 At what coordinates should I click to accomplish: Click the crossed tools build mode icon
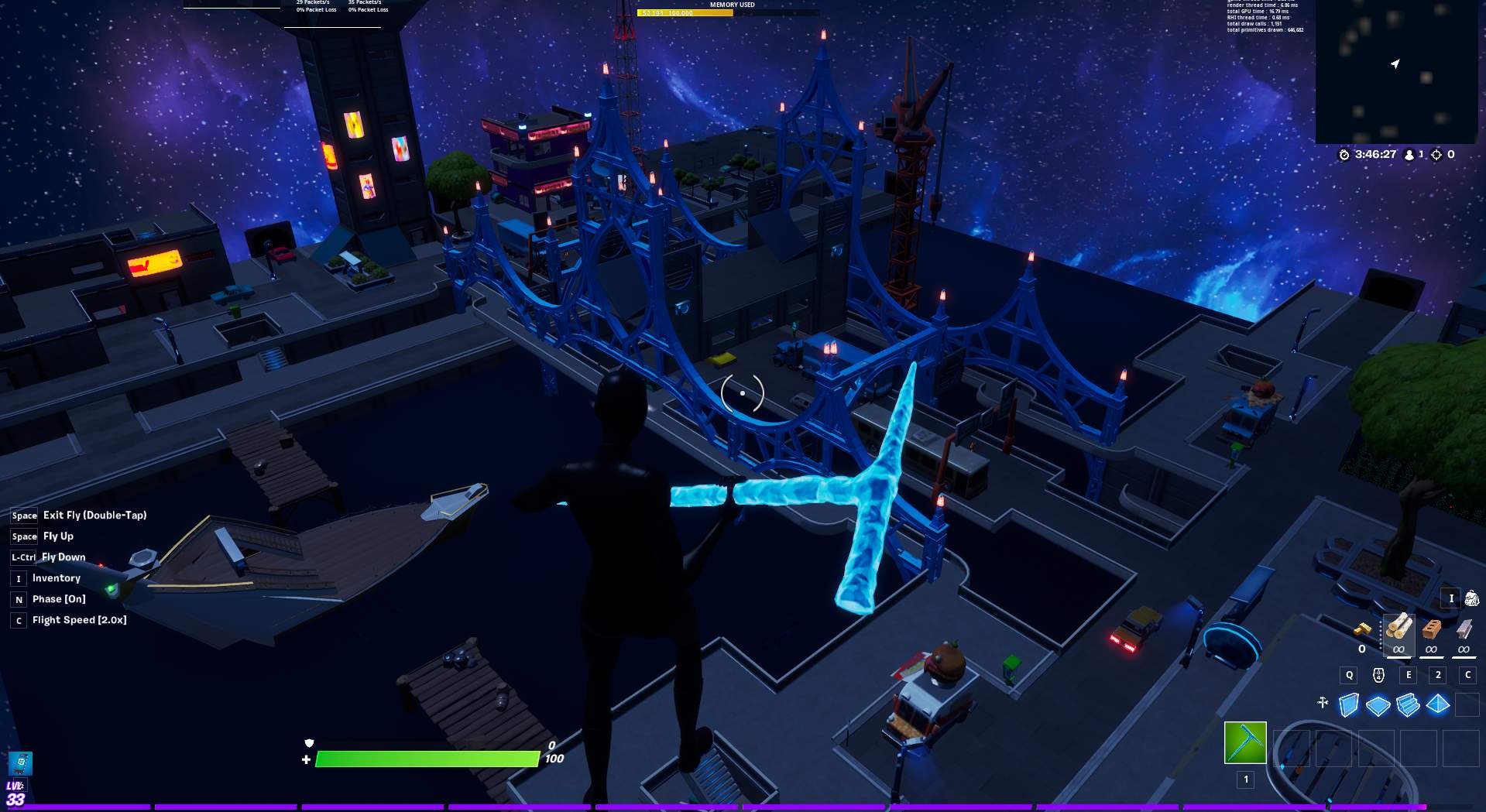tap(1323, 703)
